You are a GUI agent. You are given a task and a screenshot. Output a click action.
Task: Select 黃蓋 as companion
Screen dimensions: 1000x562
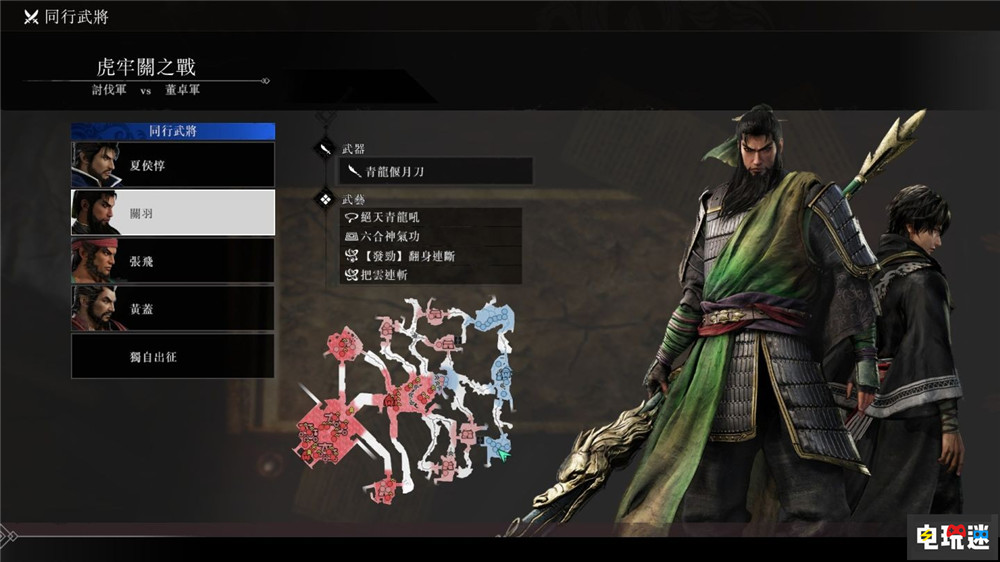(173, 309)
